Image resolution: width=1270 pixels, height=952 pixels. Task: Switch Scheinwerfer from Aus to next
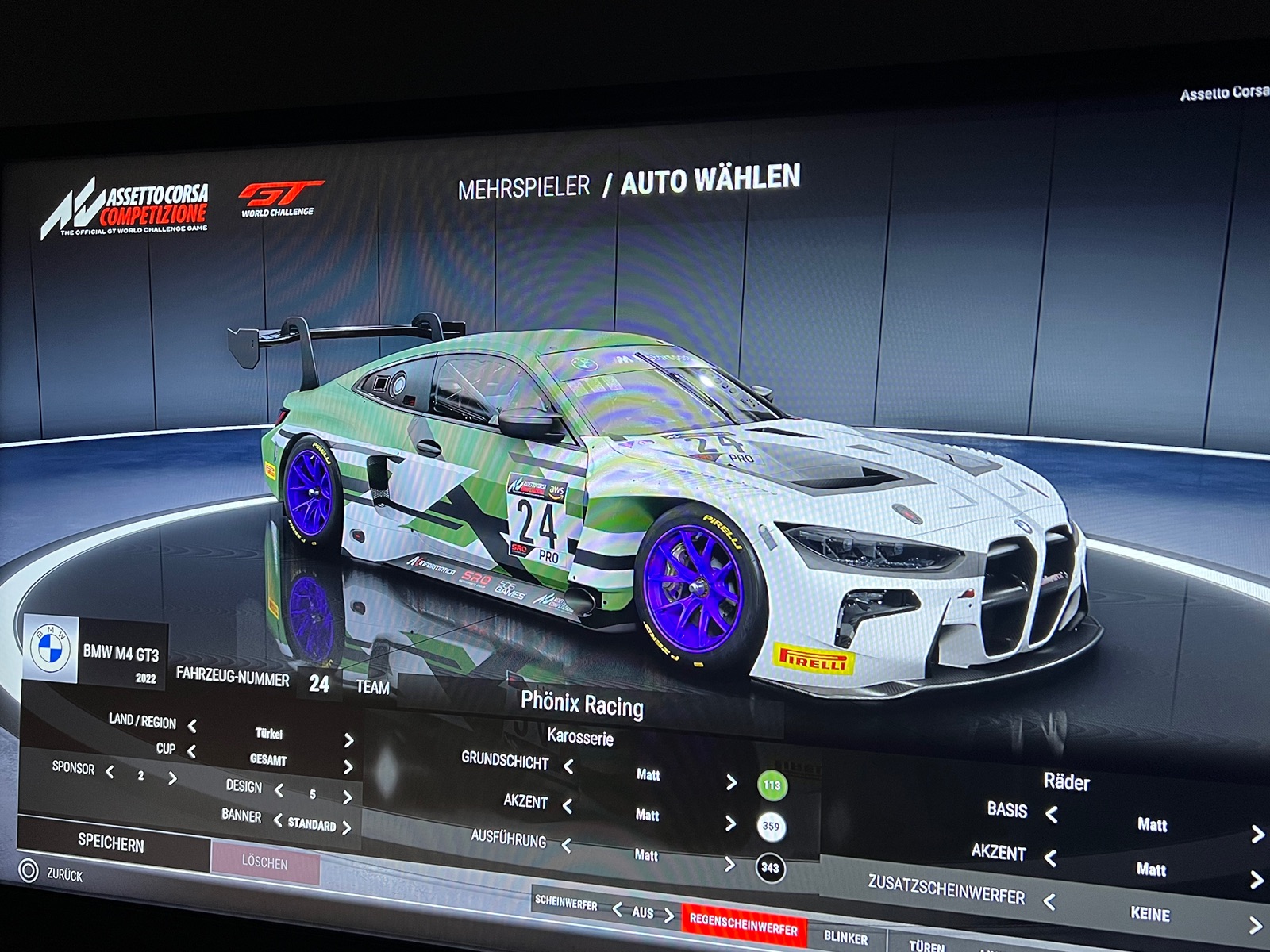[669, 916]
